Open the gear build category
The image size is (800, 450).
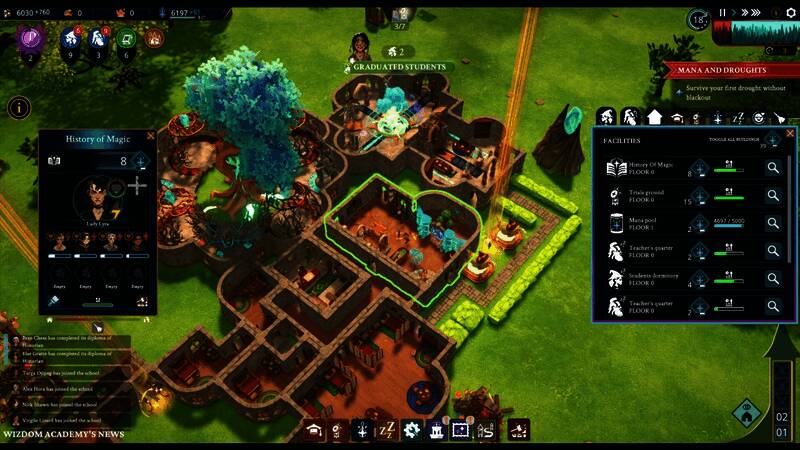tap(412, 430)
